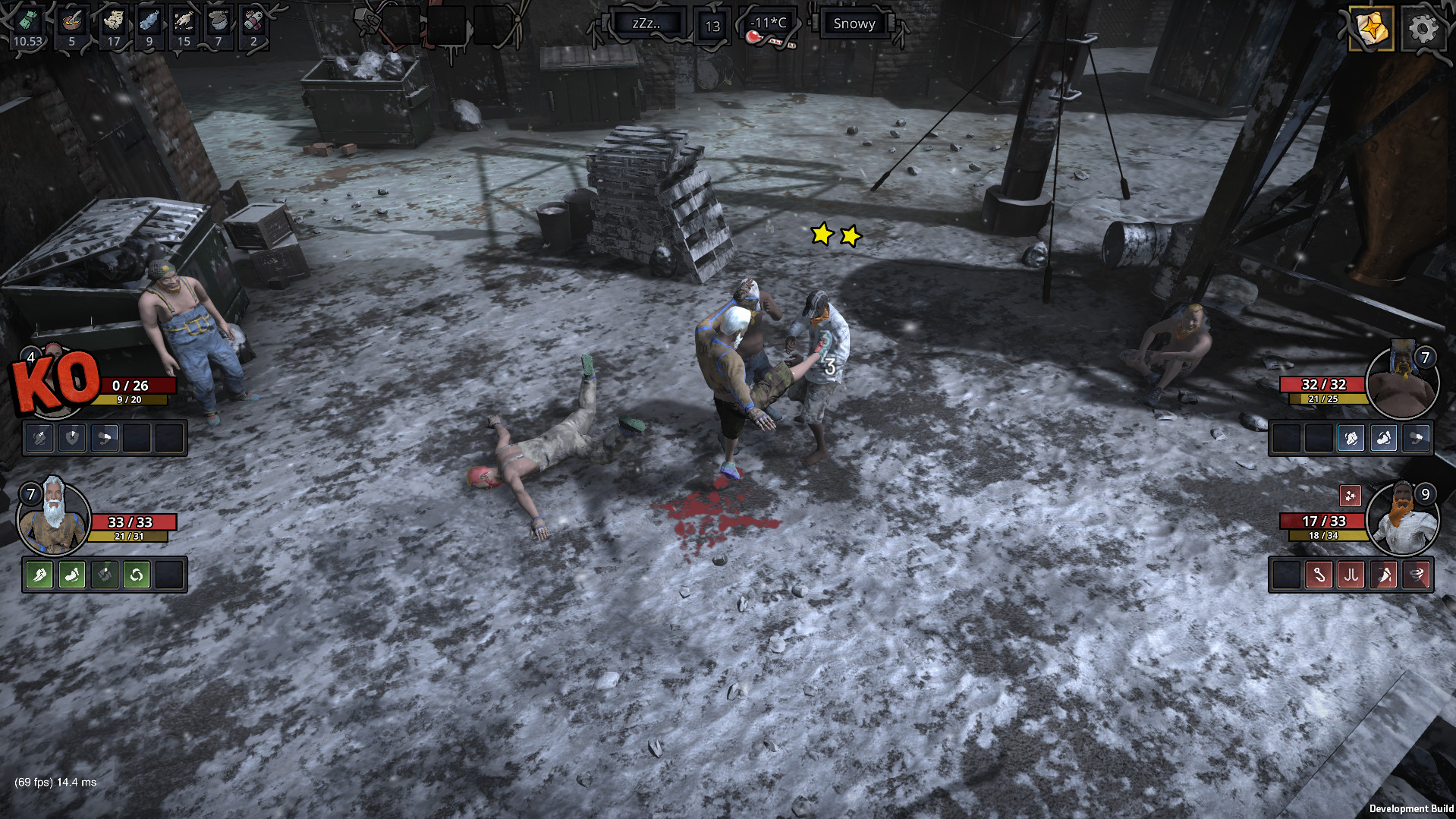Image resolution: width=1456 pixels, height=819 pixels.
Task: Select the shirtless yellow-bearded fighter portrait
Action: 1403,383
